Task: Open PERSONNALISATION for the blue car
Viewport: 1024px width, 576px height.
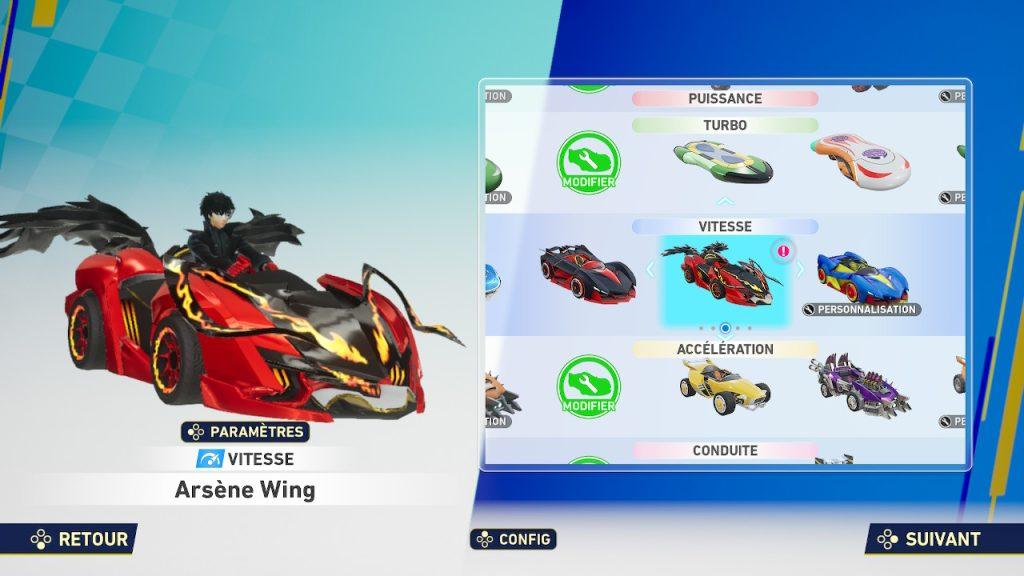Action: click(x=861, y=309)
